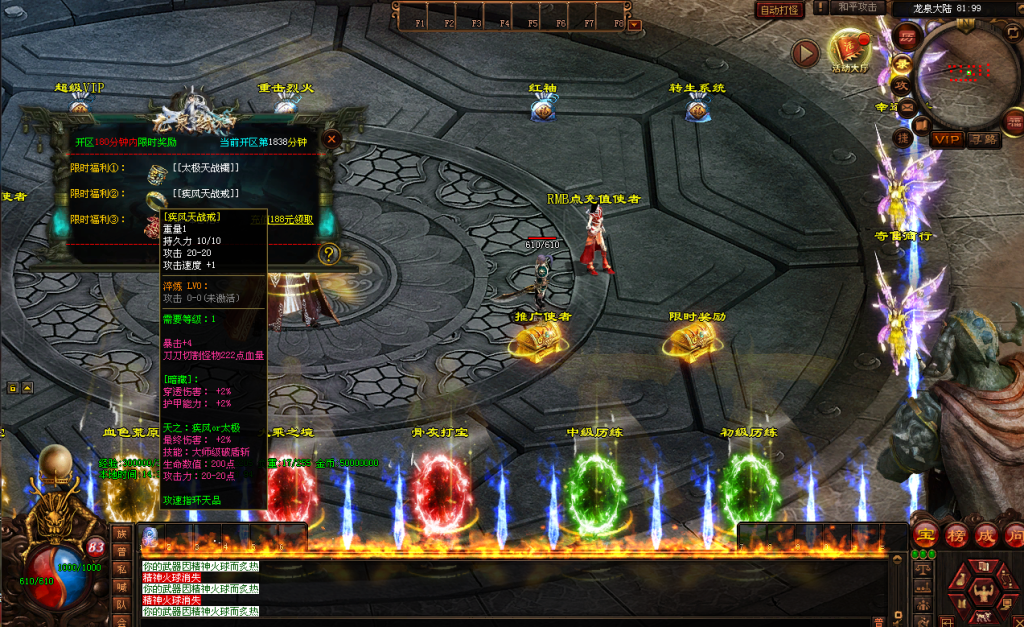Viewport: 1024px width, 627px height.
Task: Use the skill in hotbar slot 1
Action: pos(151,536)
